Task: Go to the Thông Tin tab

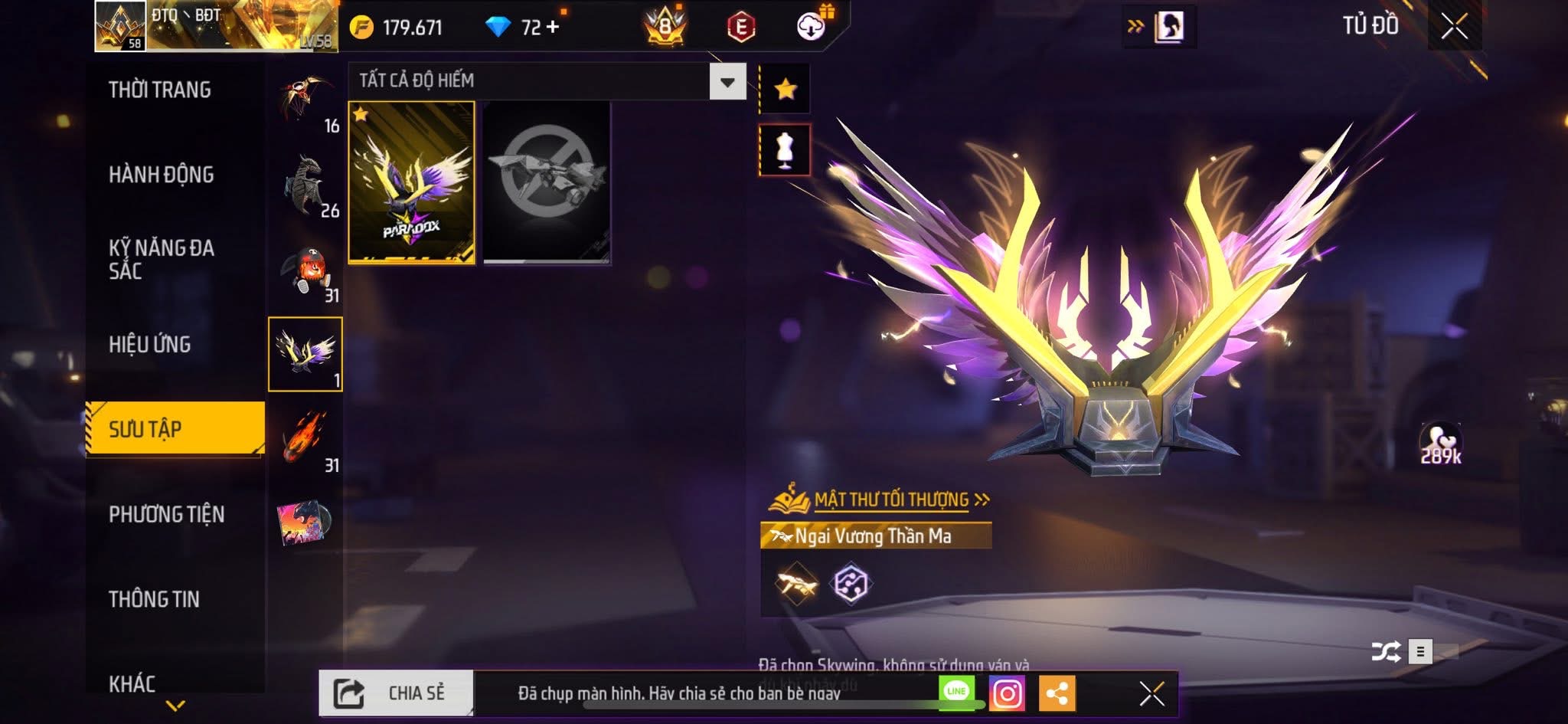Action: coord(154,599)
